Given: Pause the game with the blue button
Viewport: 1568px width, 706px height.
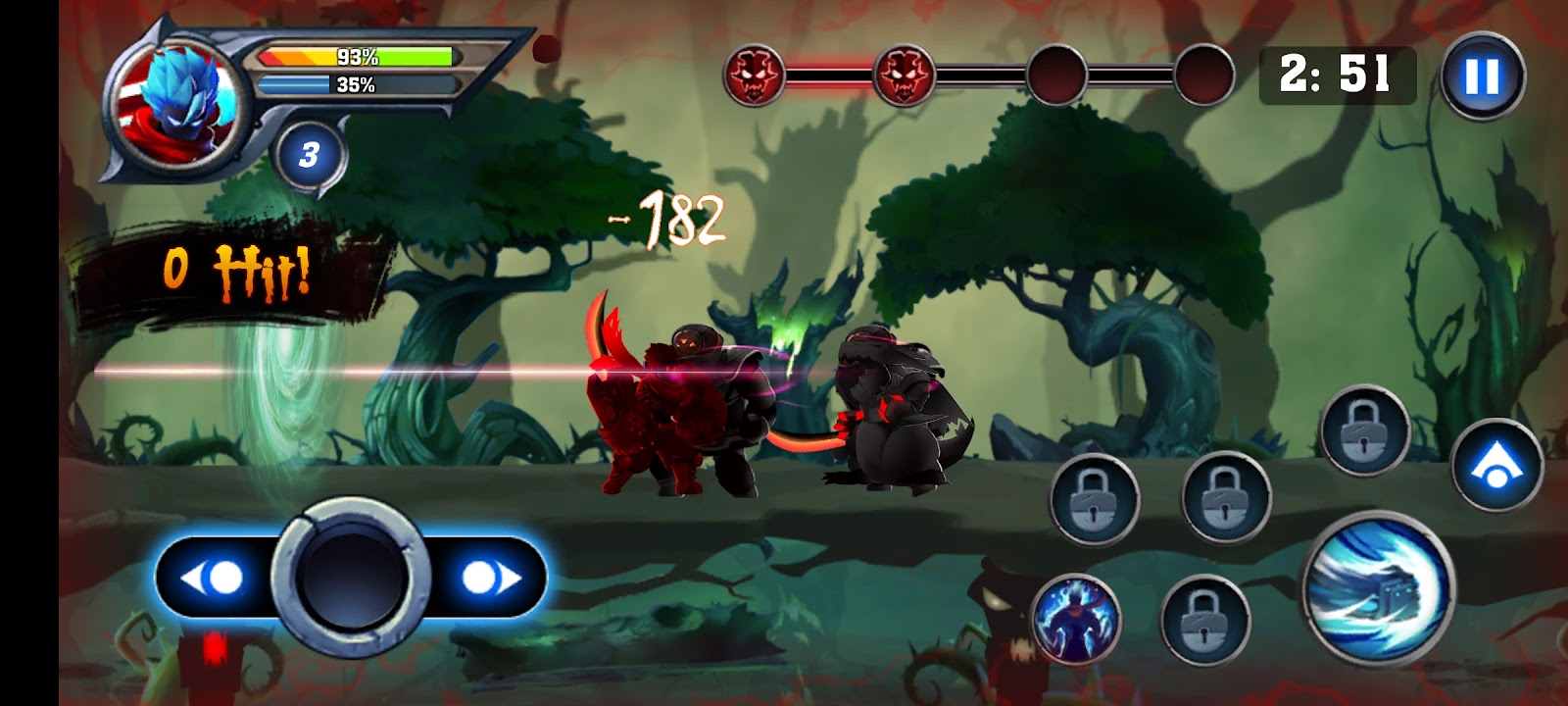Looking at the screenshot, I should pos(1482,76).
